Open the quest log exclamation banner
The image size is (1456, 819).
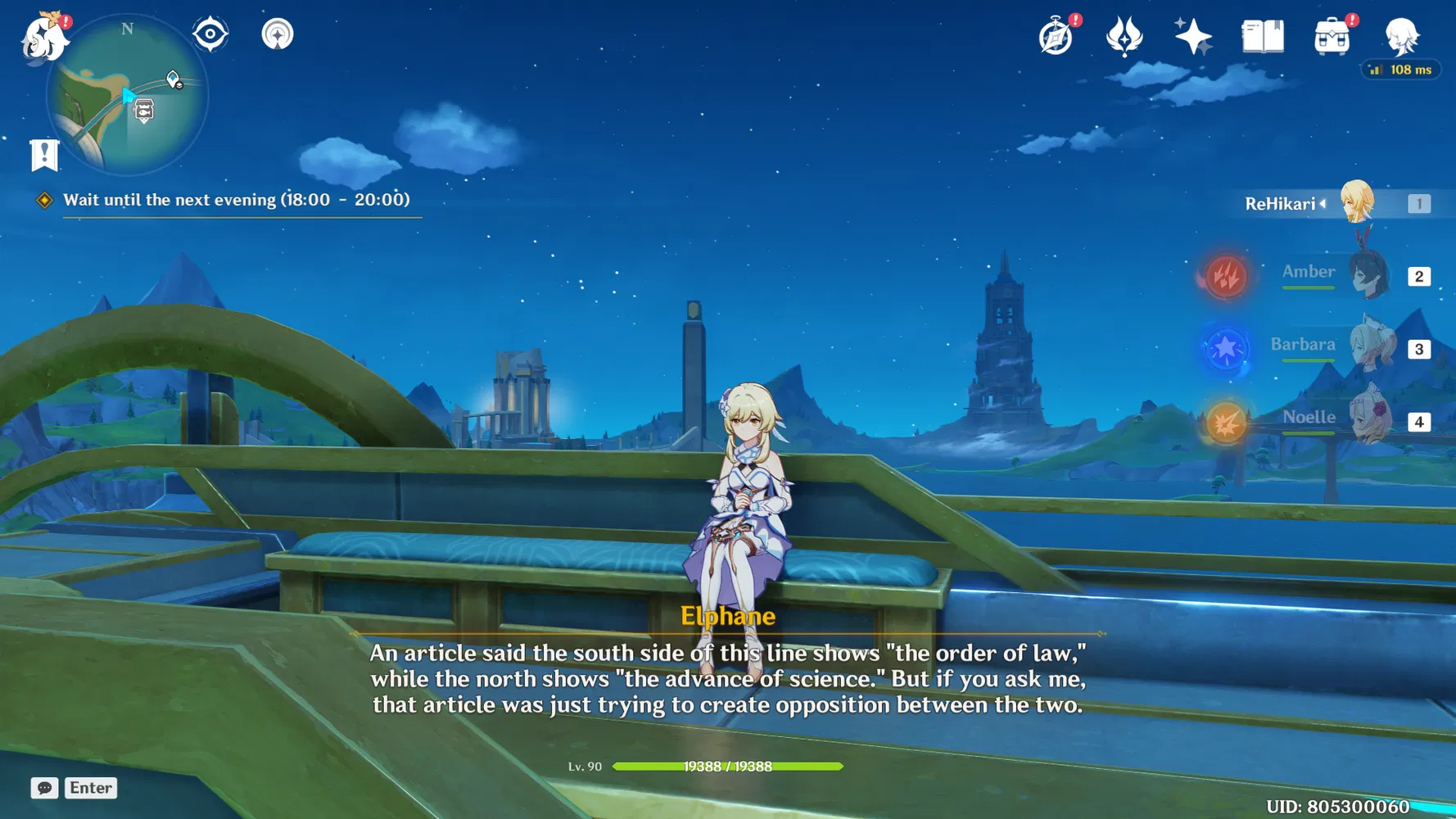pyautogui.click(x=44, y=155)
